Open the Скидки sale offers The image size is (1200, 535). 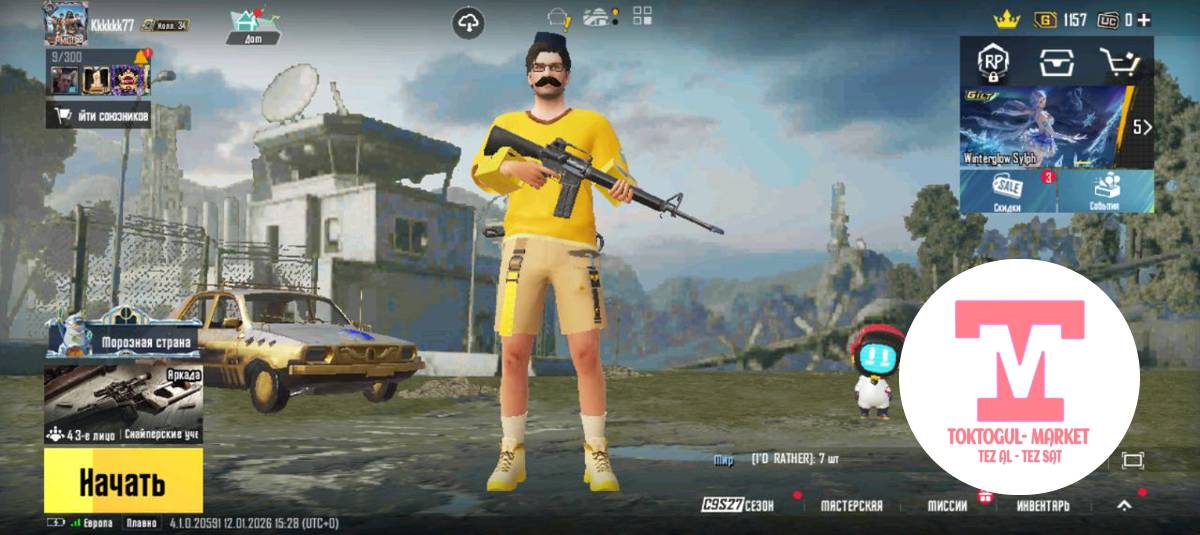[x=1008, y=191]
